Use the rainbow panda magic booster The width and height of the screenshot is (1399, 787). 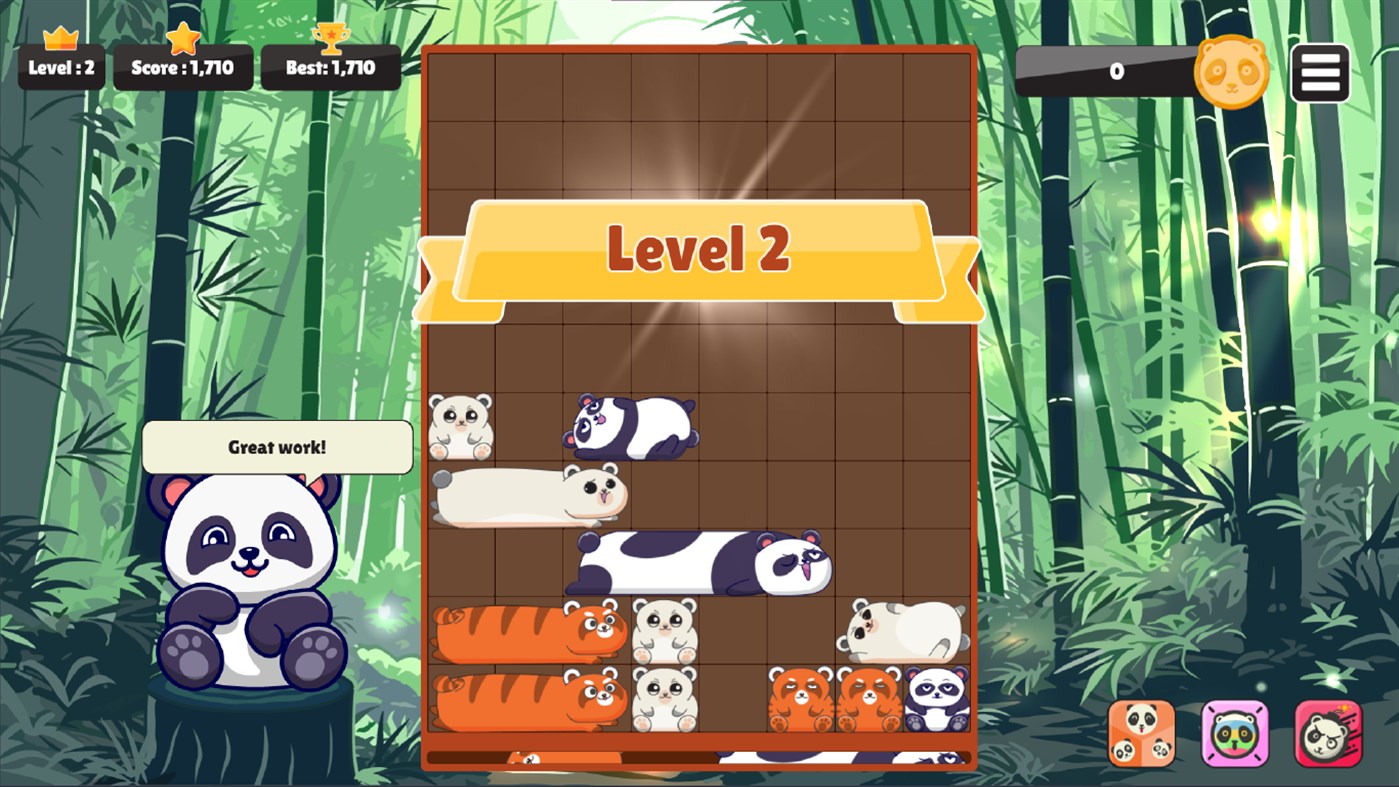(1232, 733)
